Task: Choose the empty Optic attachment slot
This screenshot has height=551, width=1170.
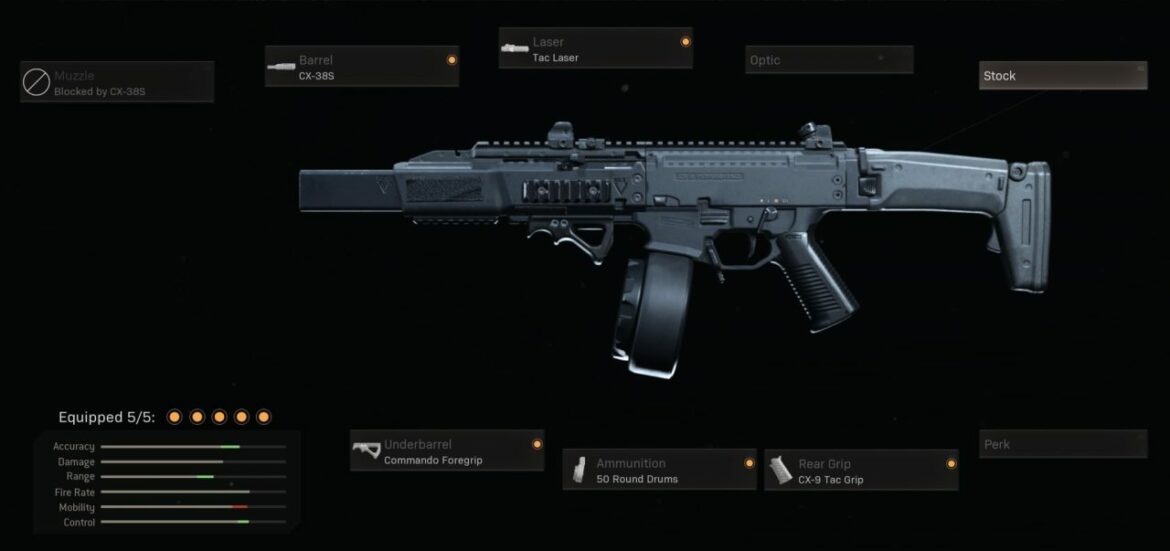Action: pos(829,60)
